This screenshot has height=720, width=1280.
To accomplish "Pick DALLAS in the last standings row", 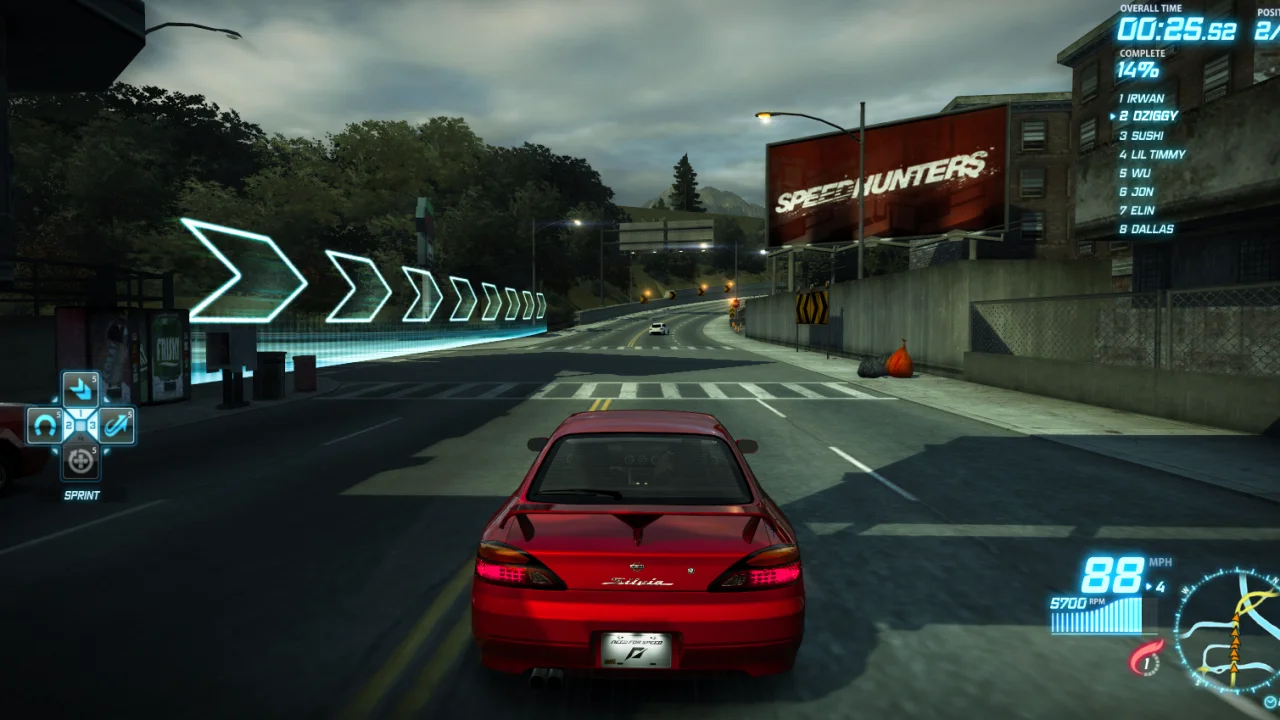I will click(x=1150, y=229).
